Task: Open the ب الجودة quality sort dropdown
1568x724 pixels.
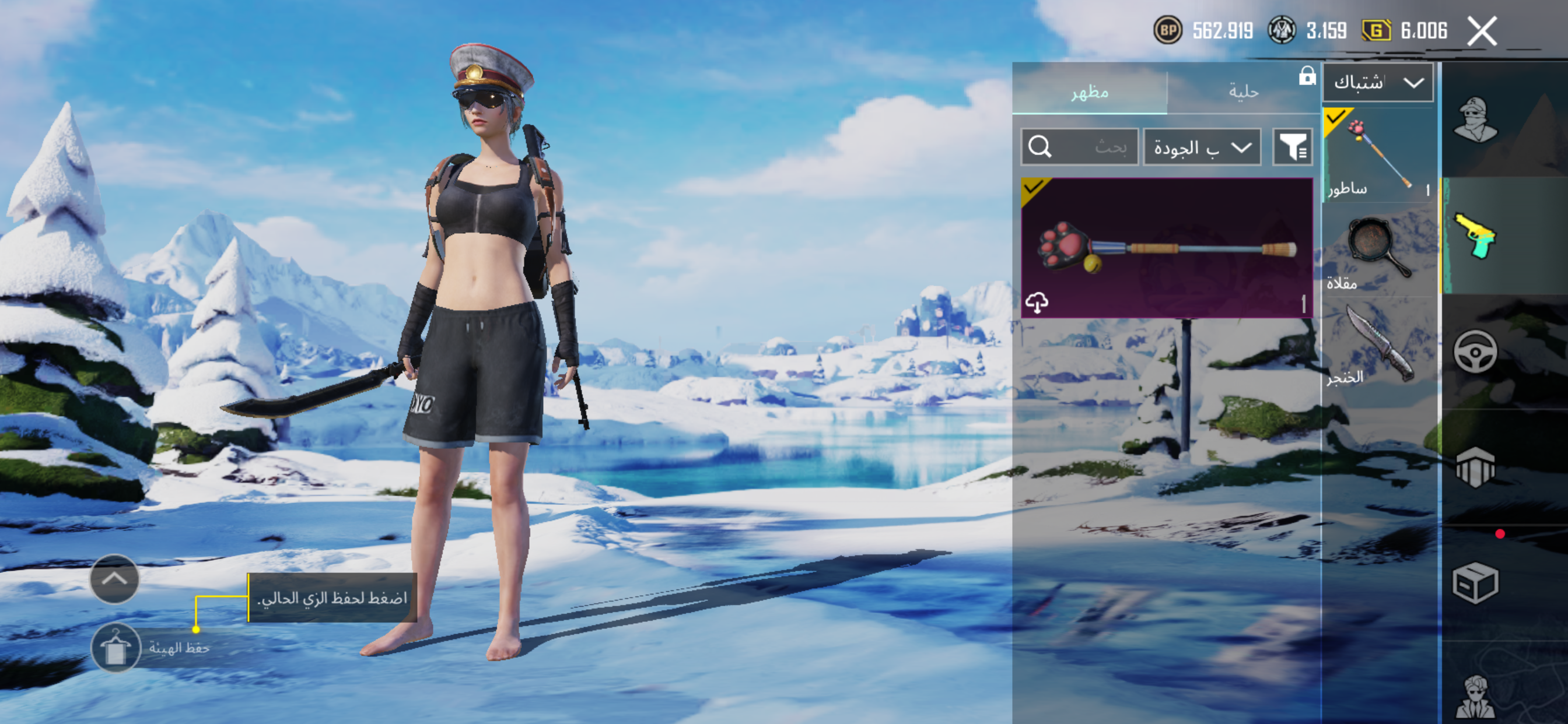Action: coord(1202,147)
